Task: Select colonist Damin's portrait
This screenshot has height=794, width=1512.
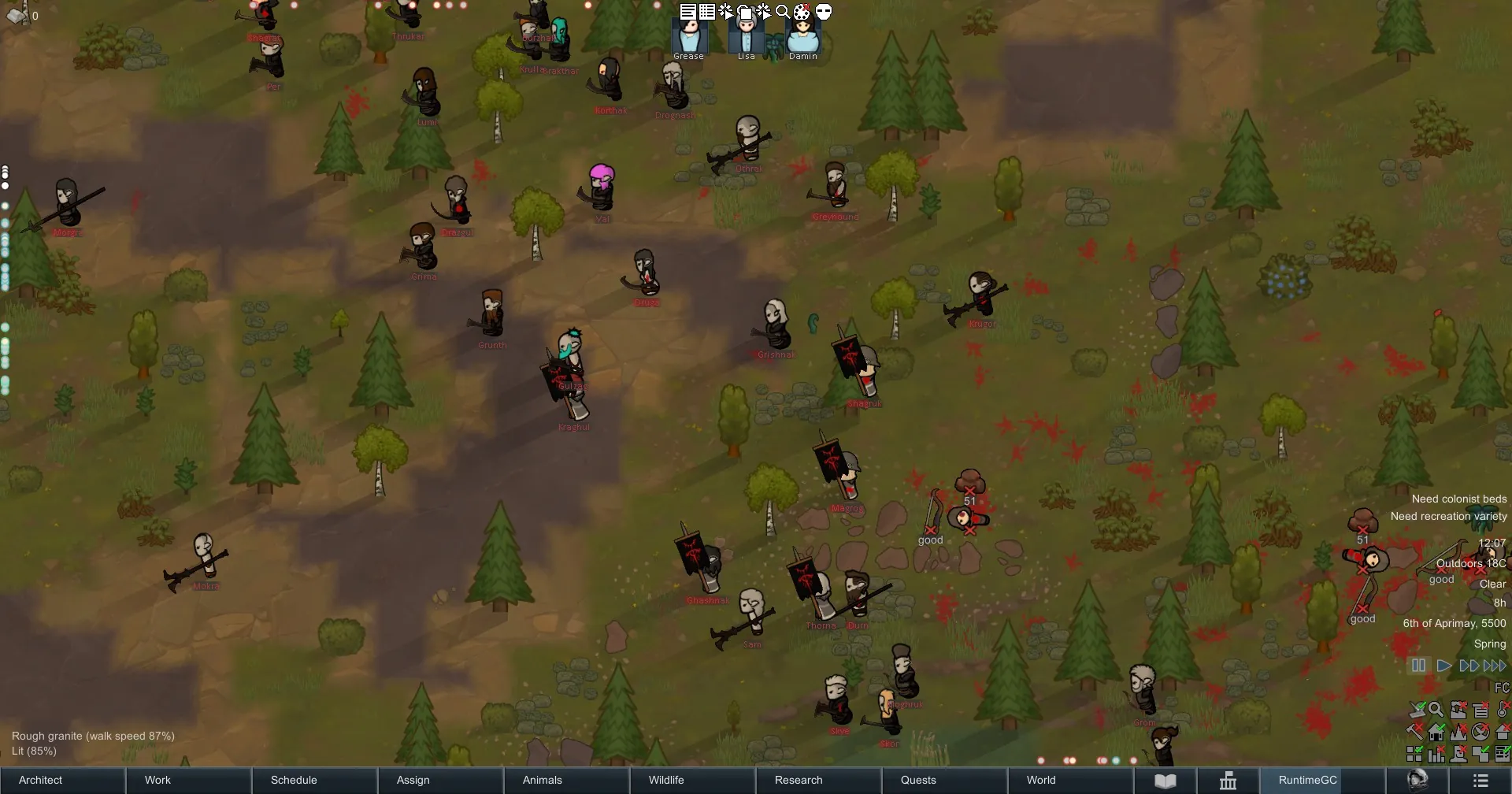Action: pyautogui.click(x=803, y=36)
